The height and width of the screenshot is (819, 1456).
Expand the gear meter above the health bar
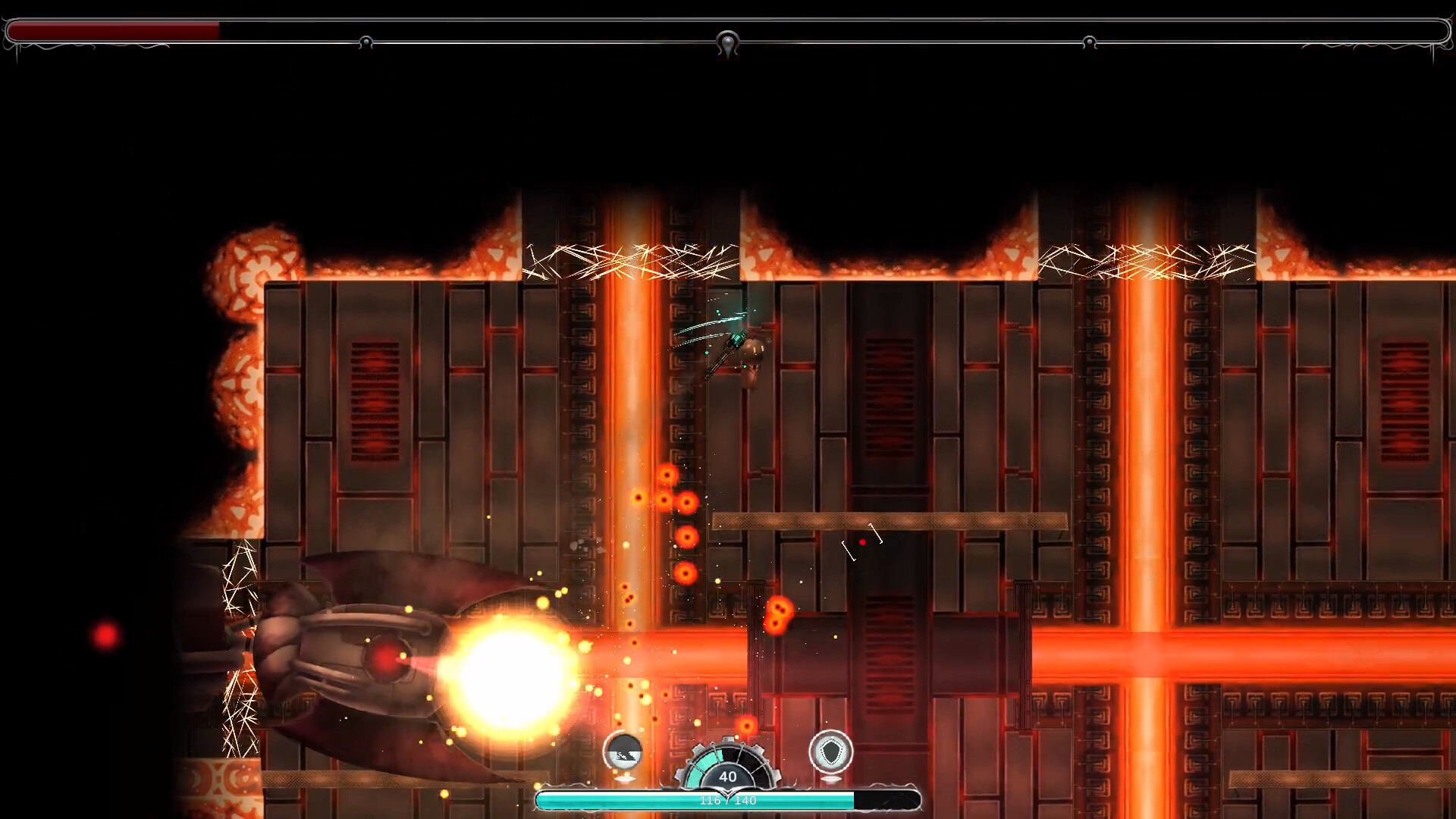[x=727, y=766]
